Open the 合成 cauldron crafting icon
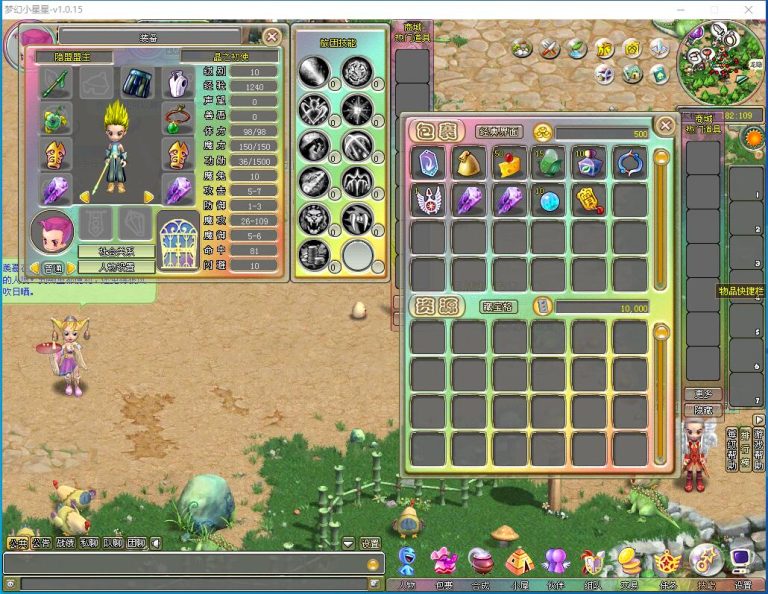Screen dimensions: 768x594 tap(480, 561)
